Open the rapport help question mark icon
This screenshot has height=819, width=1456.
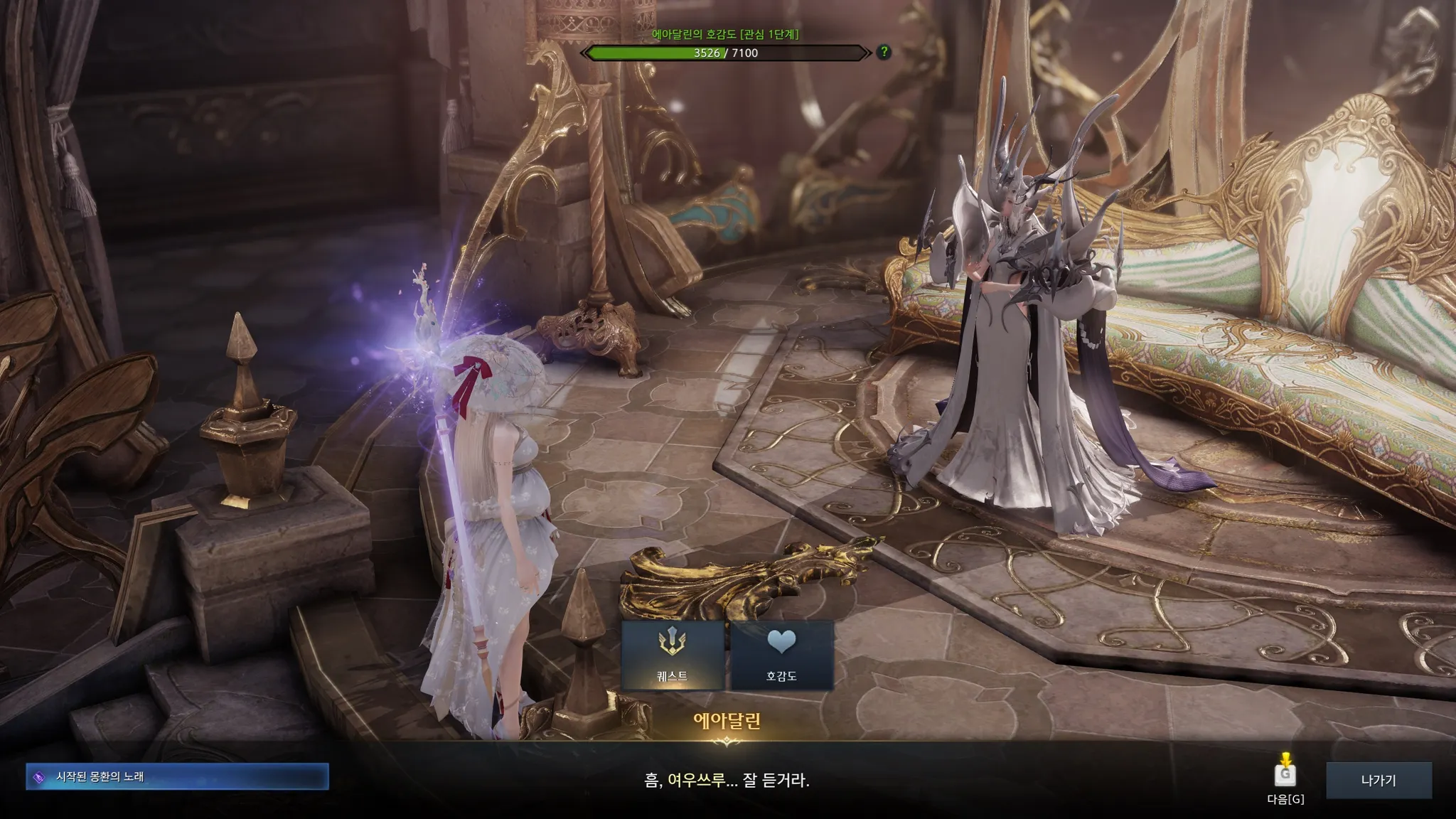coord(884,52)
